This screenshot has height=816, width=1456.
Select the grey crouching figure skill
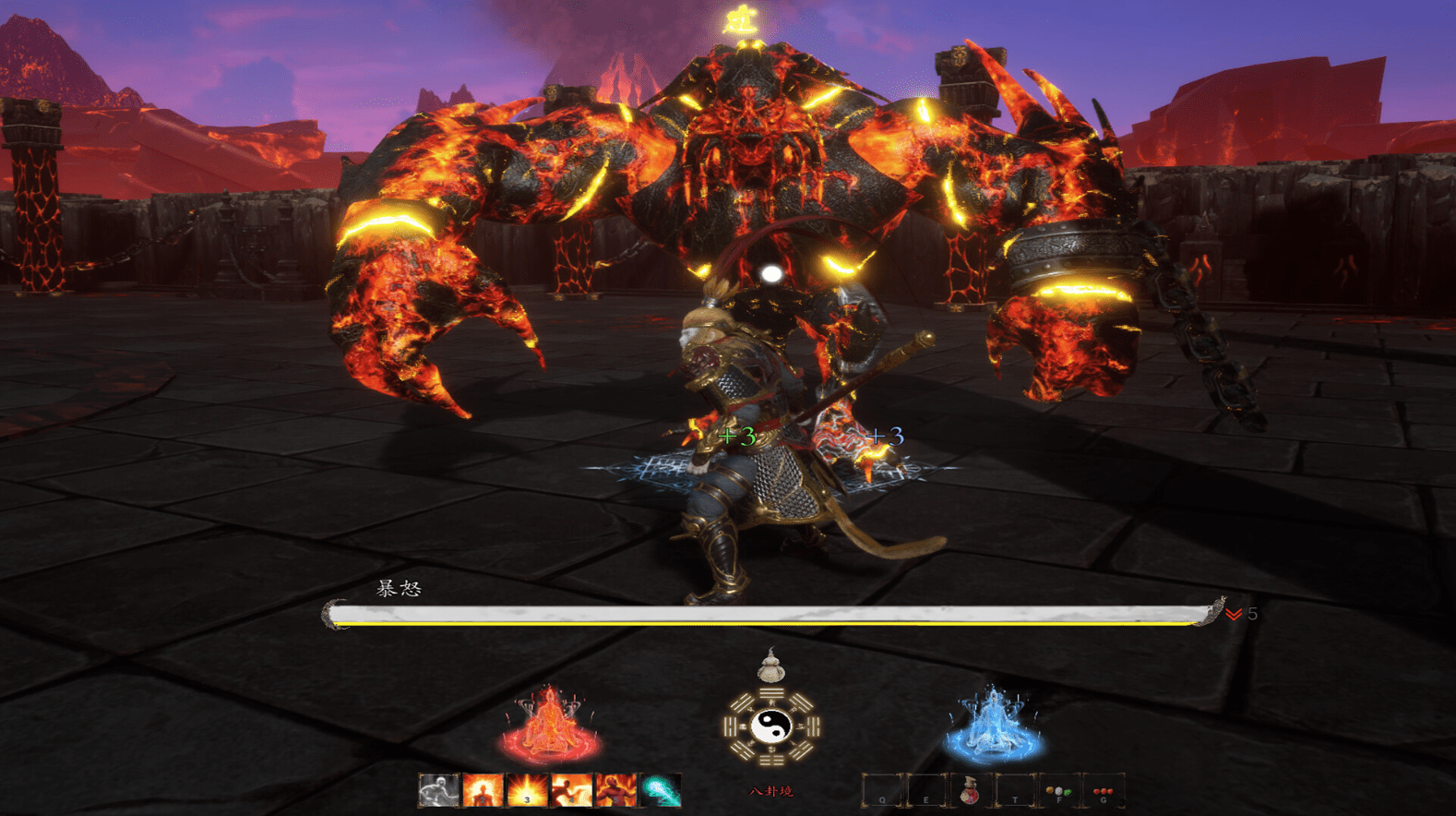pyautogui.click(x=438, y=791)
